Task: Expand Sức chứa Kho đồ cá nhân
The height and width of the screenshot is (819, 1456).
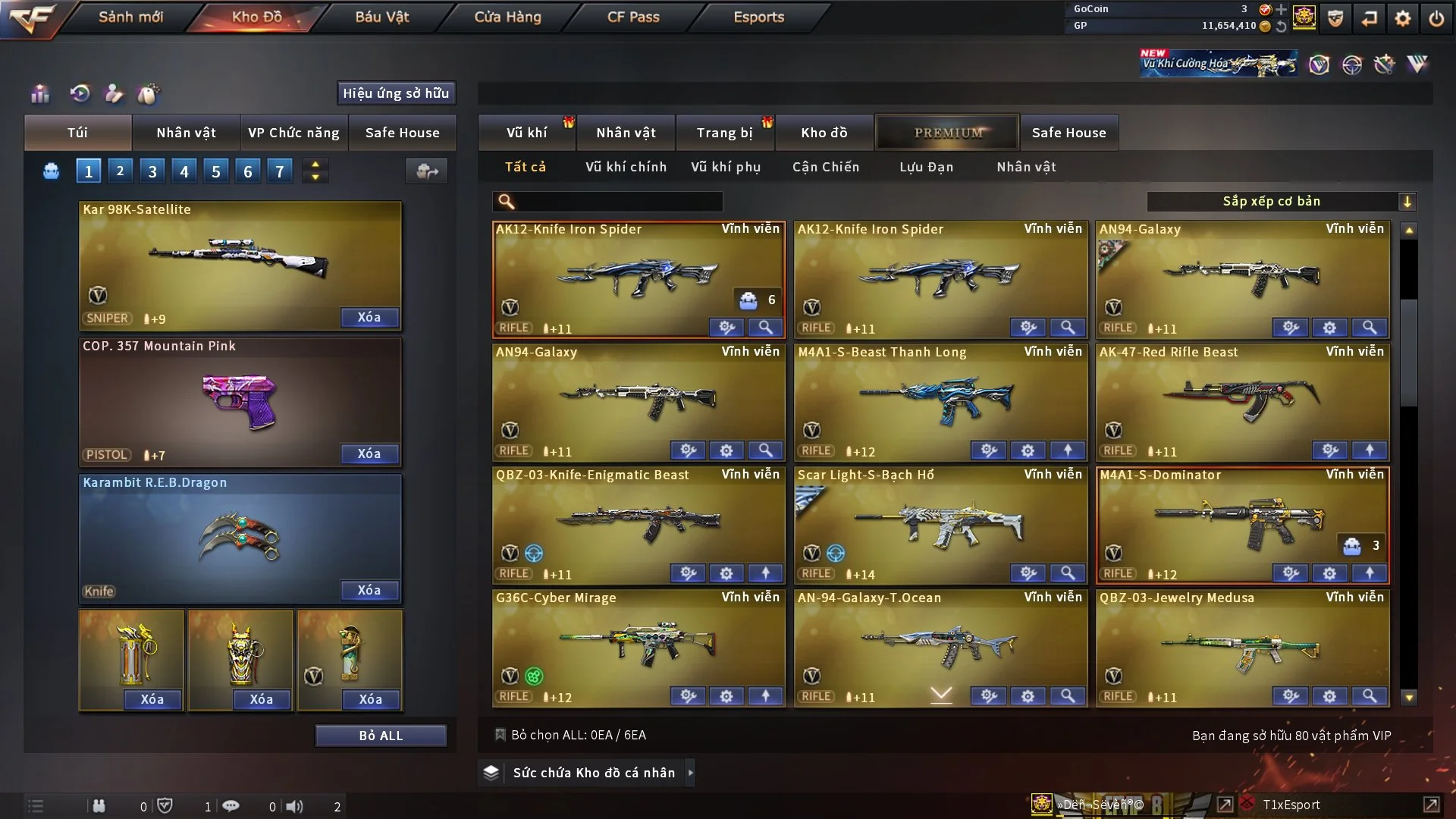Action: [593, 773]
